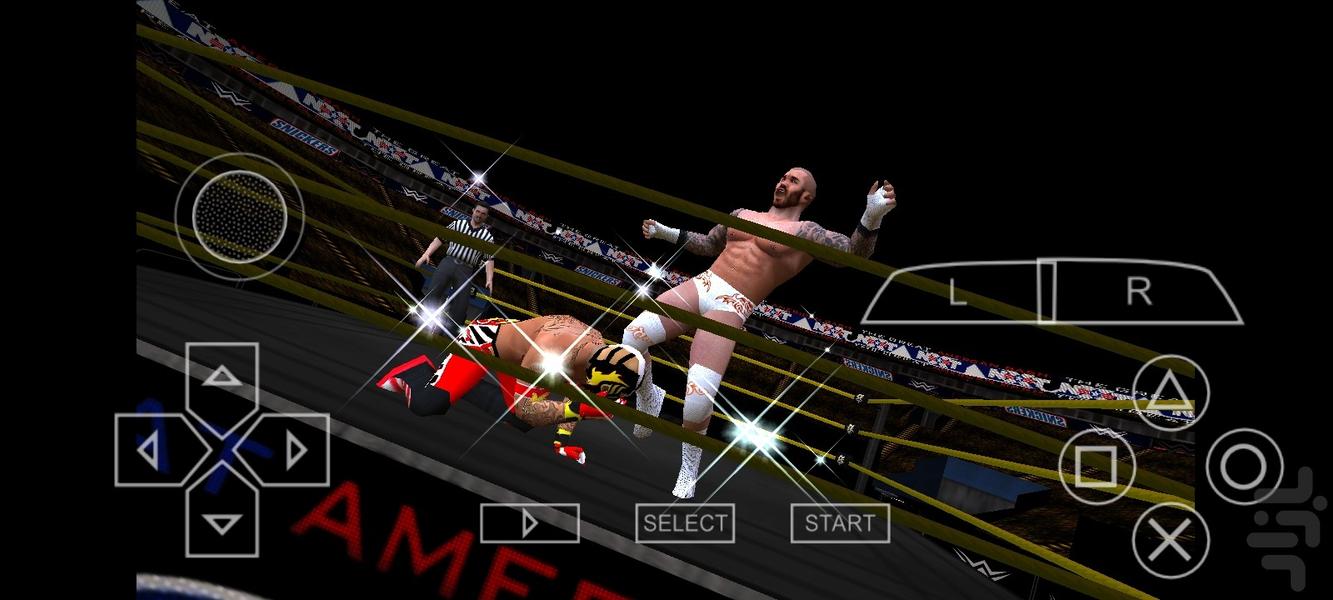Image resolution: width=1333 pixels, height=600 pixels.
Task: Tap the fast-forward play arrow button
Action: click(x=529, y=523)
